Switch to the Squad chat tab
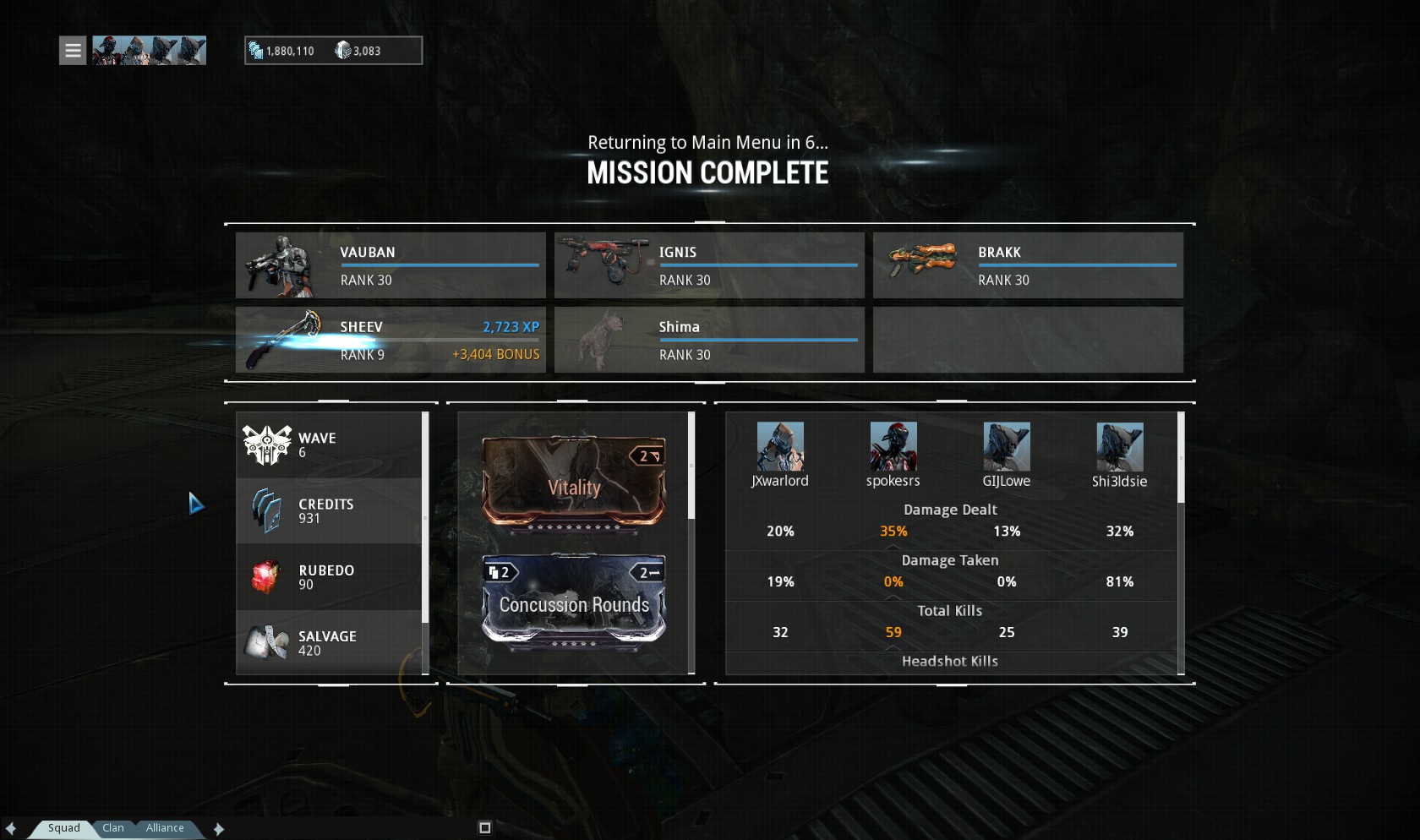The image size is (1420, 840). pos(63,828)
